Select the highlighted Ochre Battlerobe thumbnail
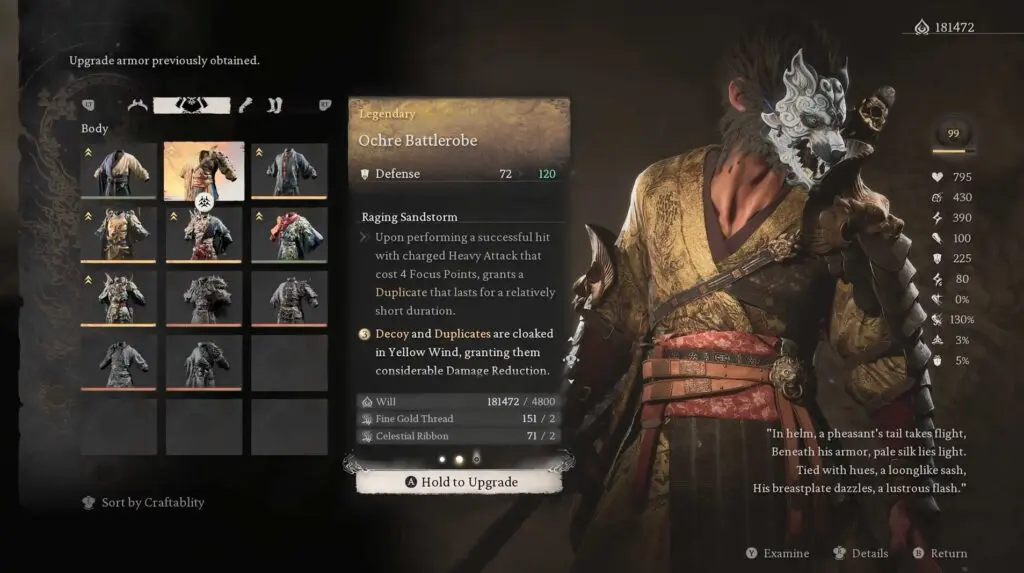1024x573 pixels. coord(204,171)
